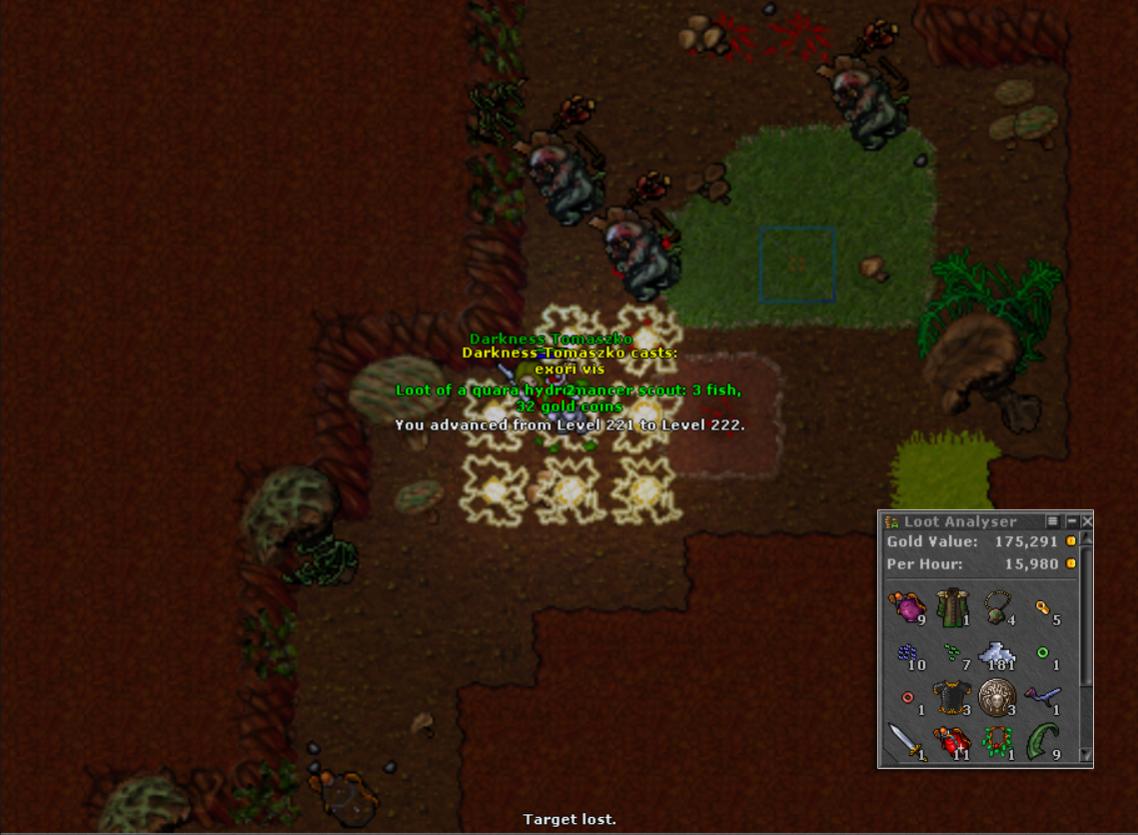Select the steel sword loot item
The image size is (1138, 835).
click(x=907, y=743)
